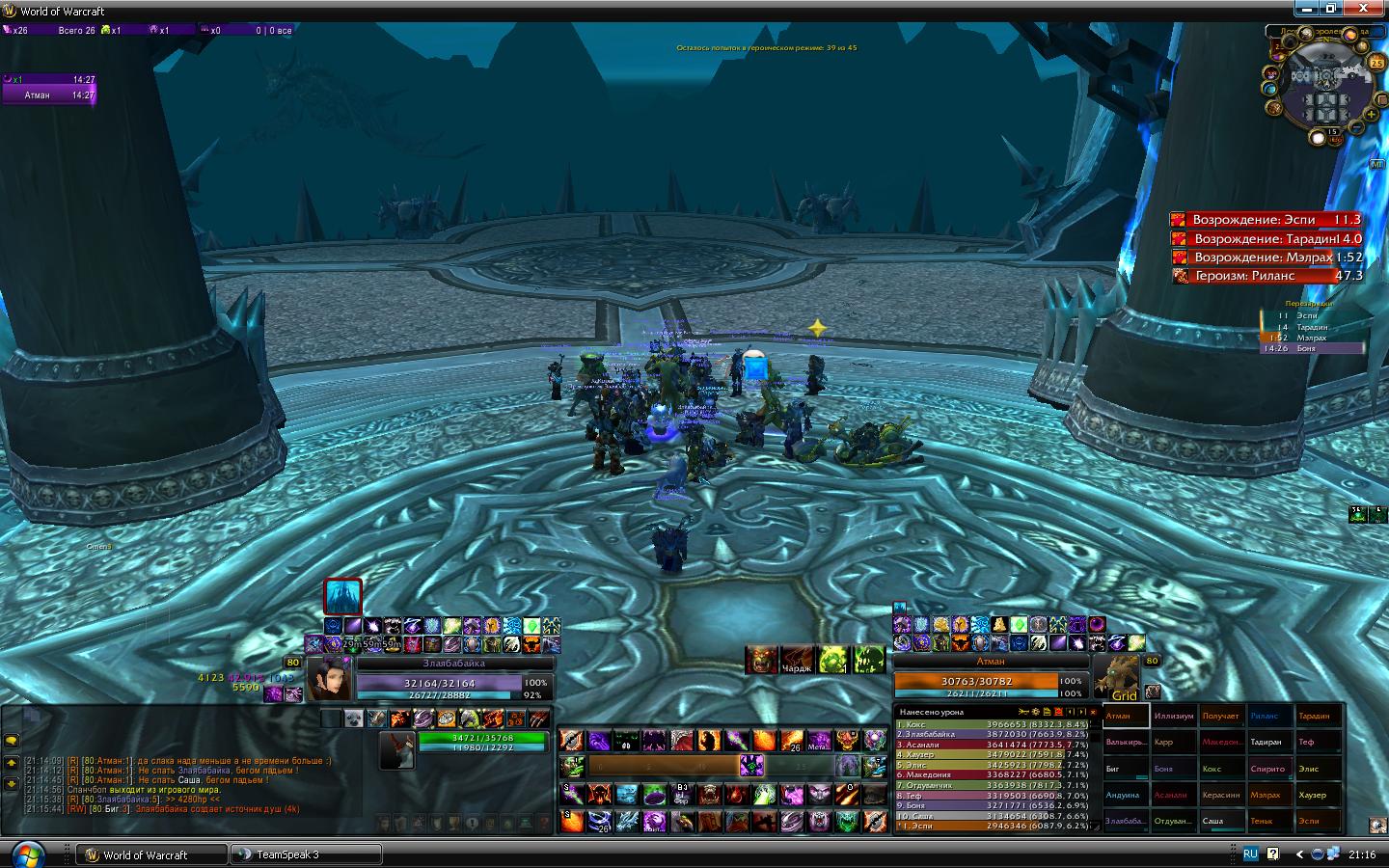Zoom out on the minimap

(x=1357, y=127)
